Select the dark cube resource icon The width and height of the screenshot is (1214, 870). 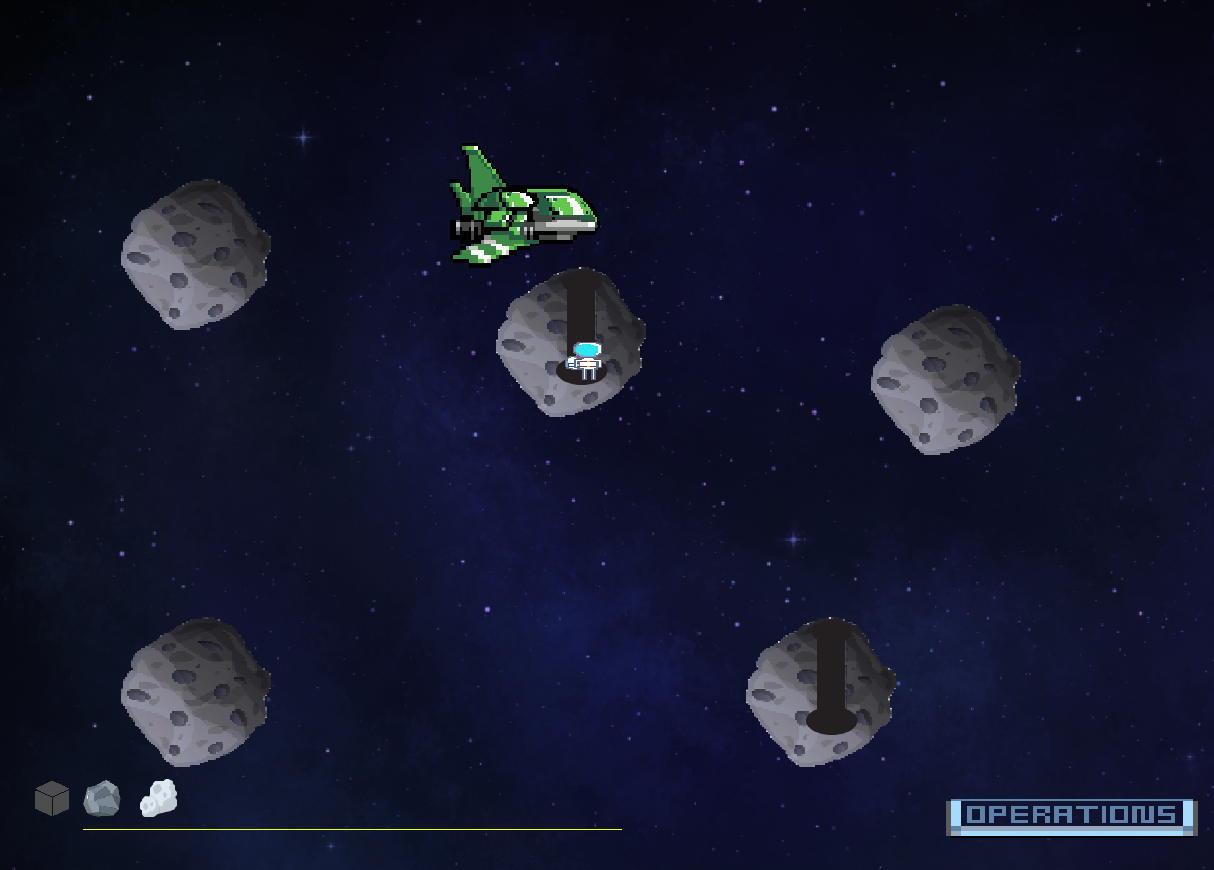point(52,798)
